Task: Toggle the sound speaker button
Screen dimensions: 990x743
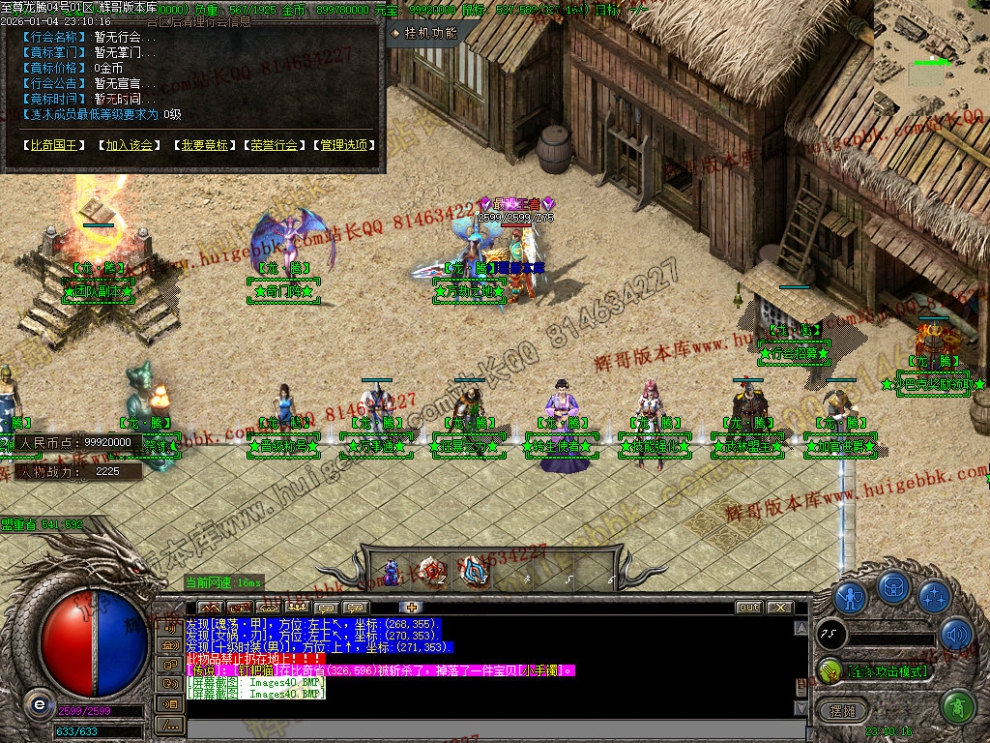Action: pos(956,634)
